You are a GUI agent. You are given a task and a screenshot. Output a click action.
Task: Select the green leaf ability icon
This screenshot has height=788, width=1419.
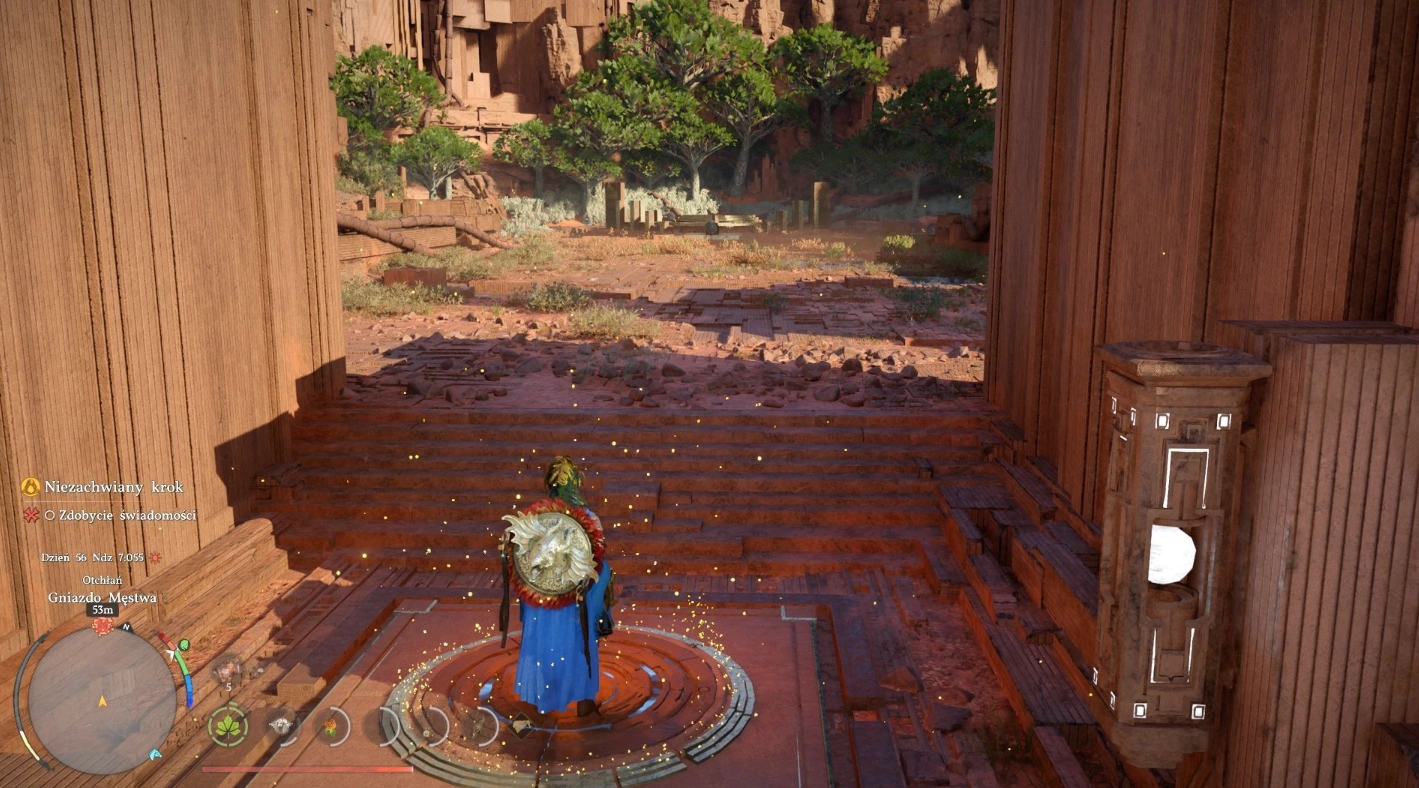point(228,725)
